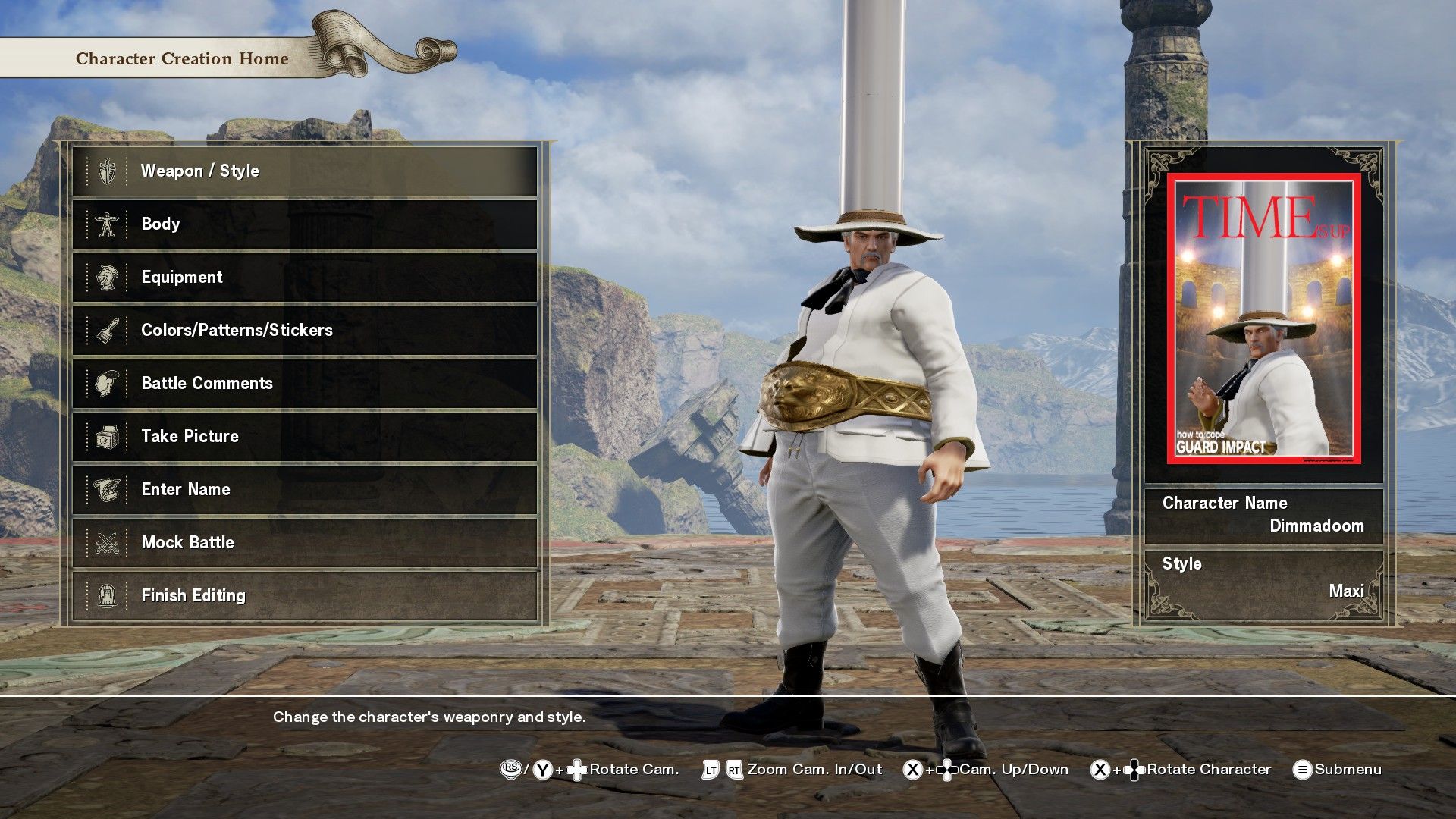Choose the 'Weapon / Style' menu entry
This screenshot has width=1456, height=819.
[x=199, y=171]
